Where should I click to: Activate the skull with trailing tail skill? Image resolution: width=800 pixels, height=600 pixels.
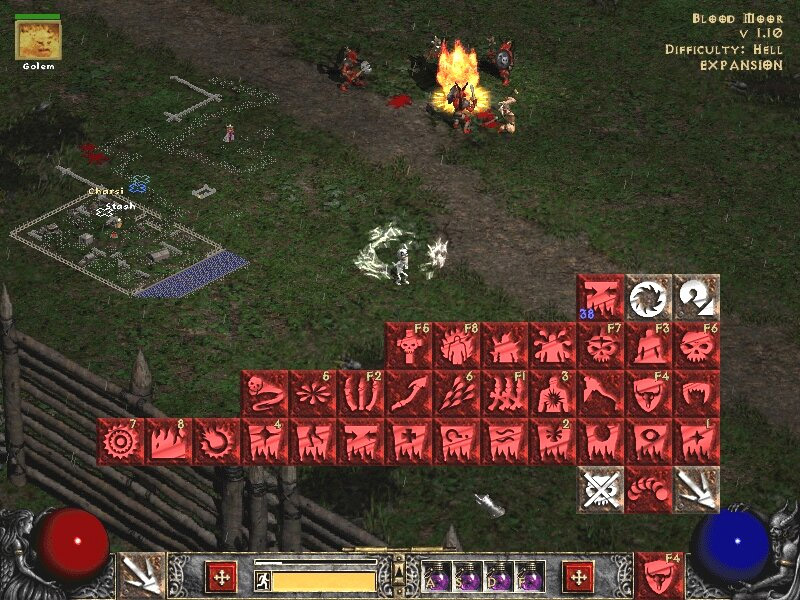[x=264, y=393]
